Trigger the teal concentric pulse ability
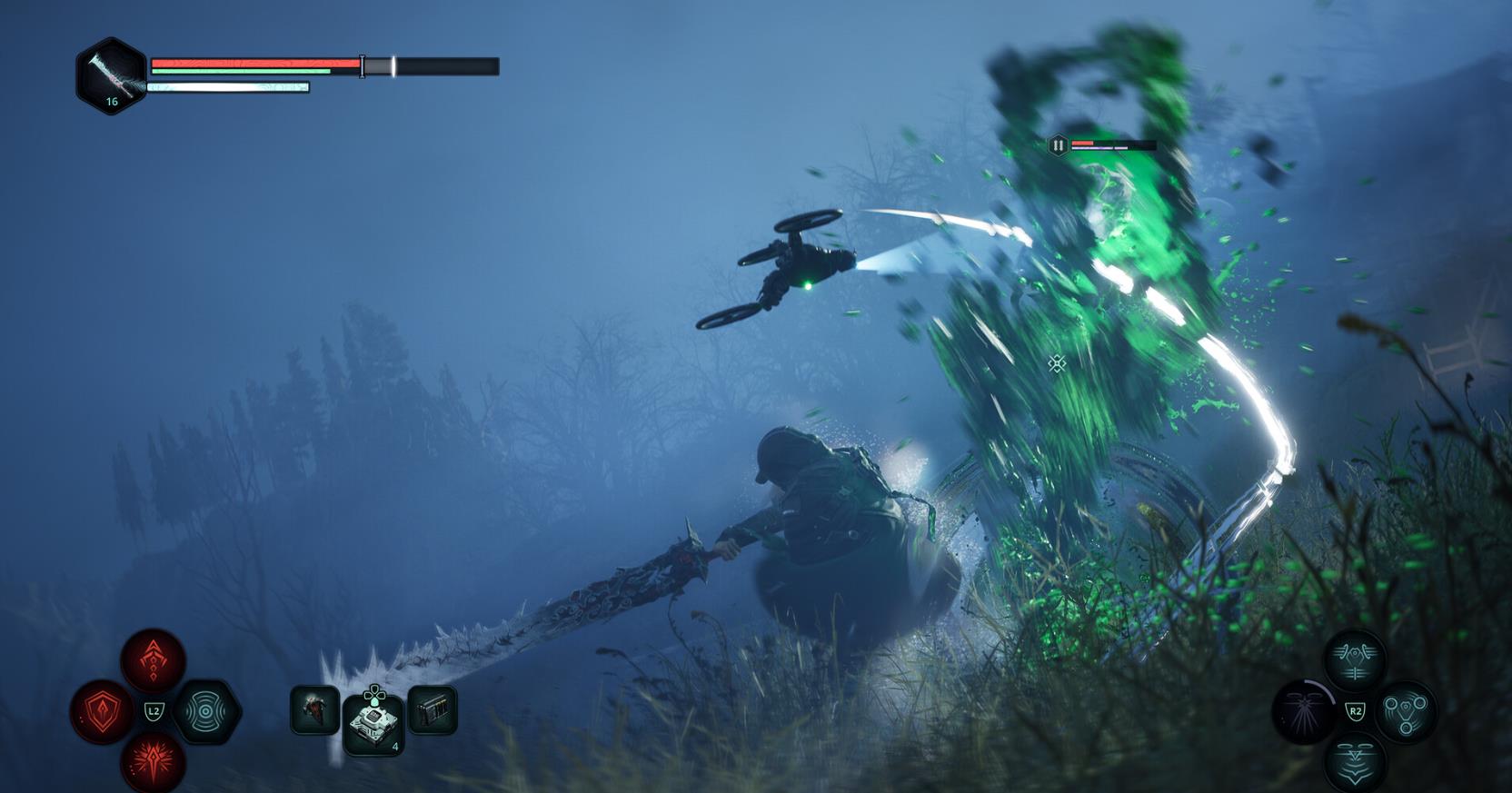The width and height of the screenshot is (1512, 793). [x=205, y=711]
